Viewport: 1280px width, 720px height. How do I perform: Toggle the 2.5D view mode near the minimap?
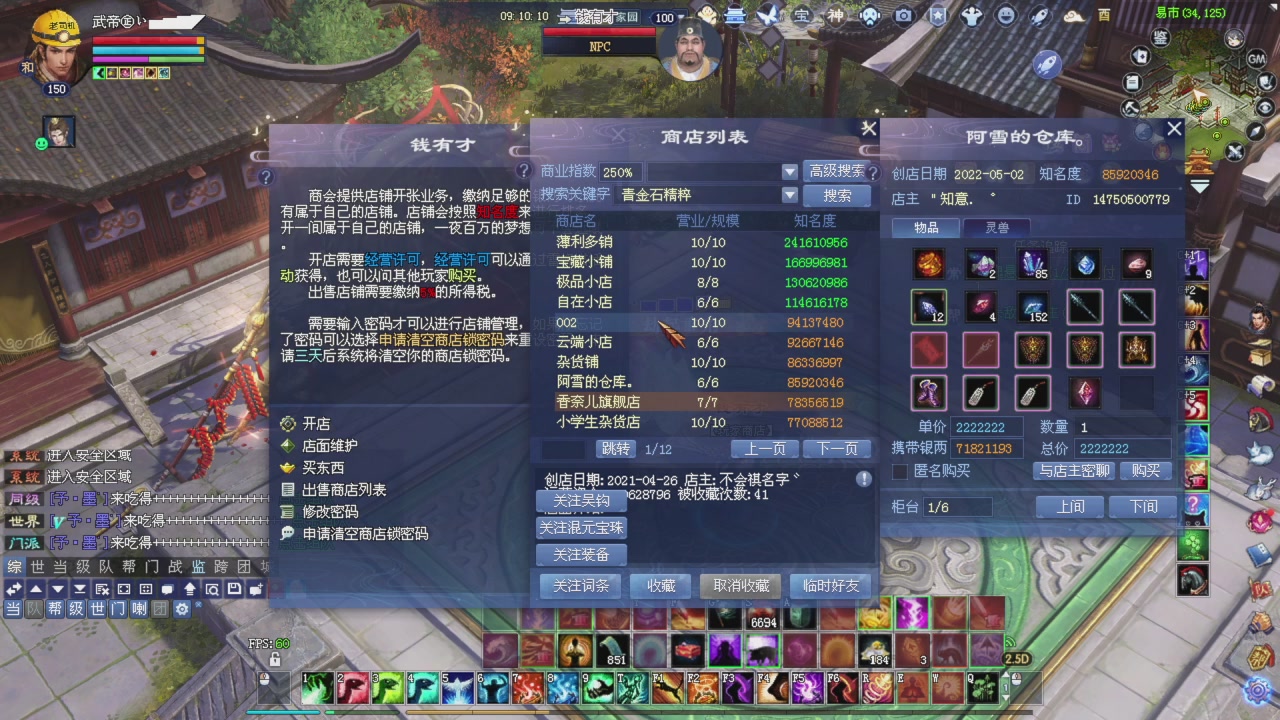point(1018,659)
